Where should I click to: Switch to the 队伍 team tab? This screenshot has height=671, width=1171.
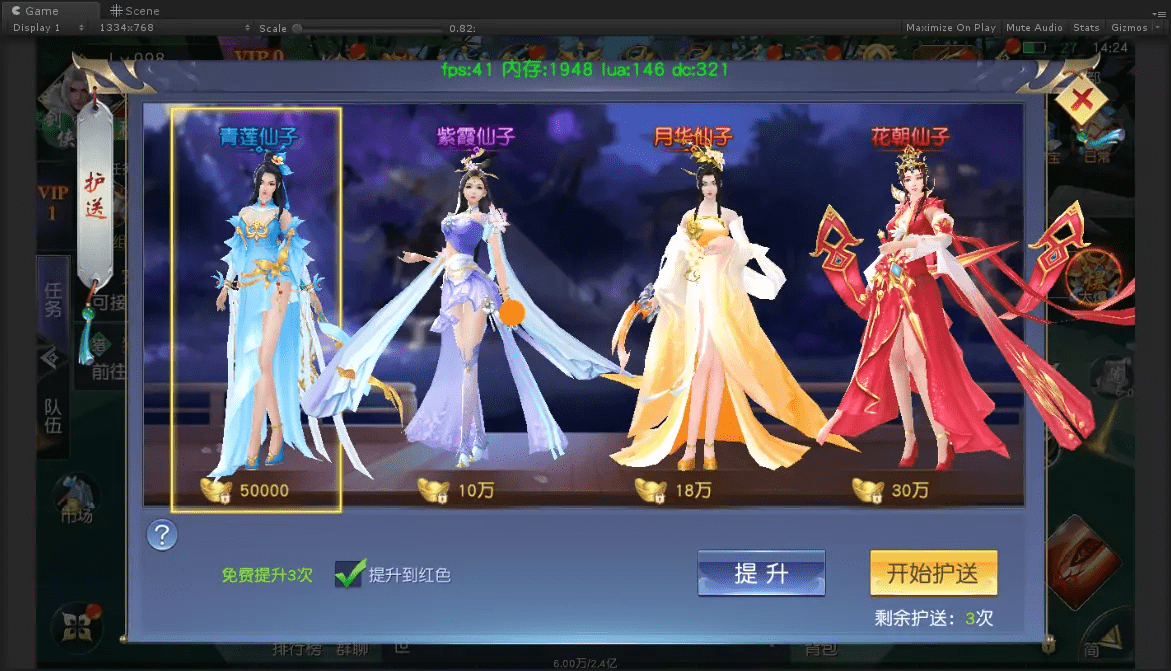click(x=53, y=415)
